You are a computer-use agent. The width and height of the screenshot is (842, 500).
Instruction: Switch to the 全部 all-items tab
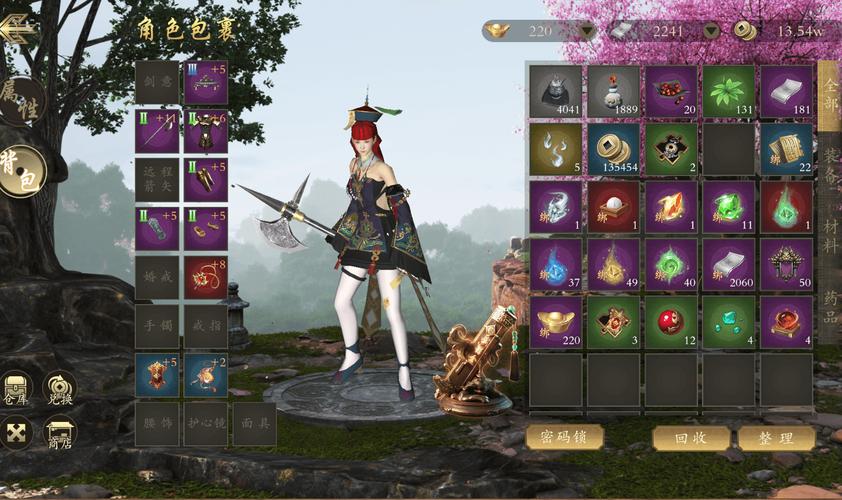click(x=829, y=95)
